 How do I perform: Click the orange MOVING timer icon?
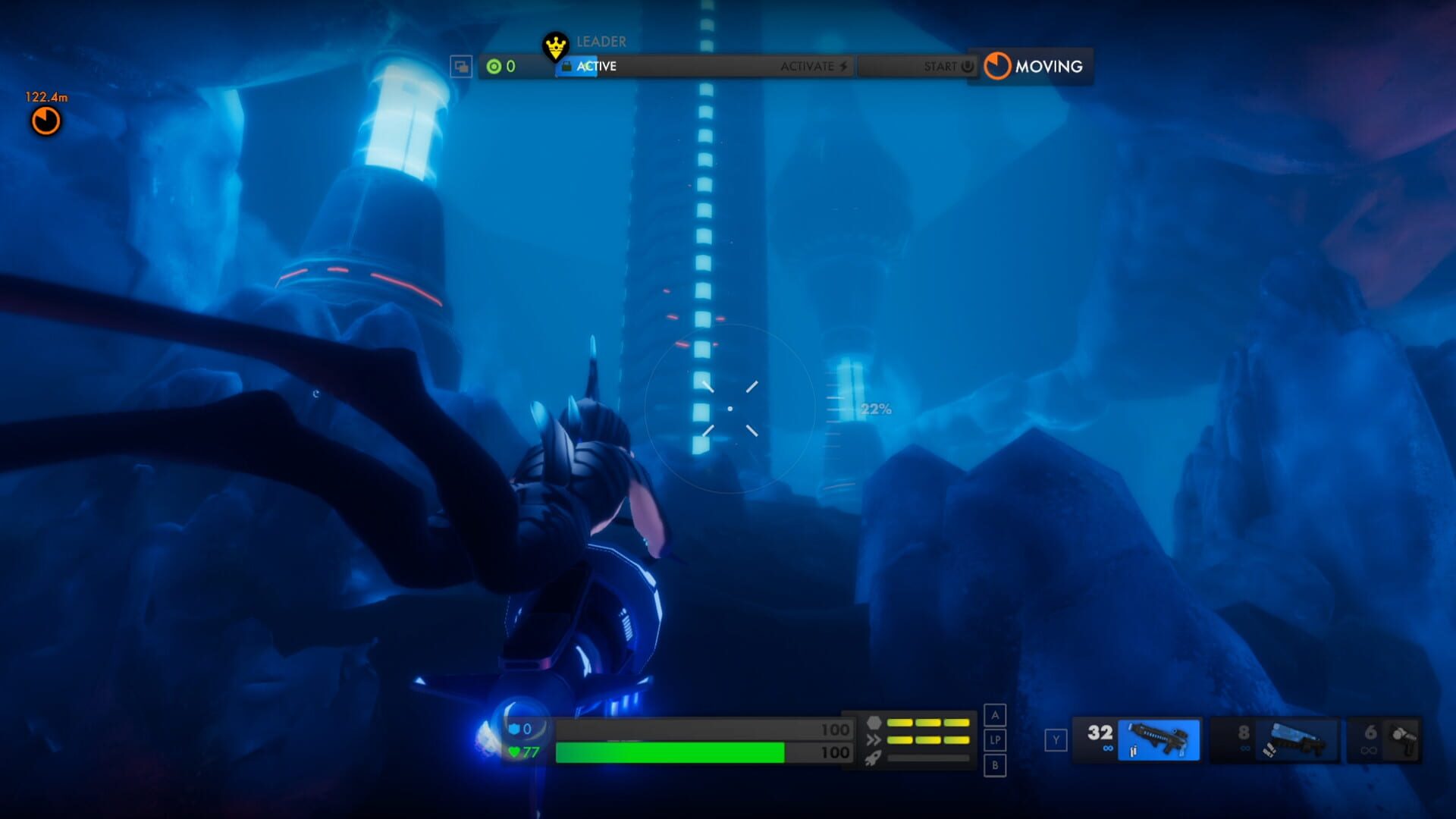[x=999, y=67]
